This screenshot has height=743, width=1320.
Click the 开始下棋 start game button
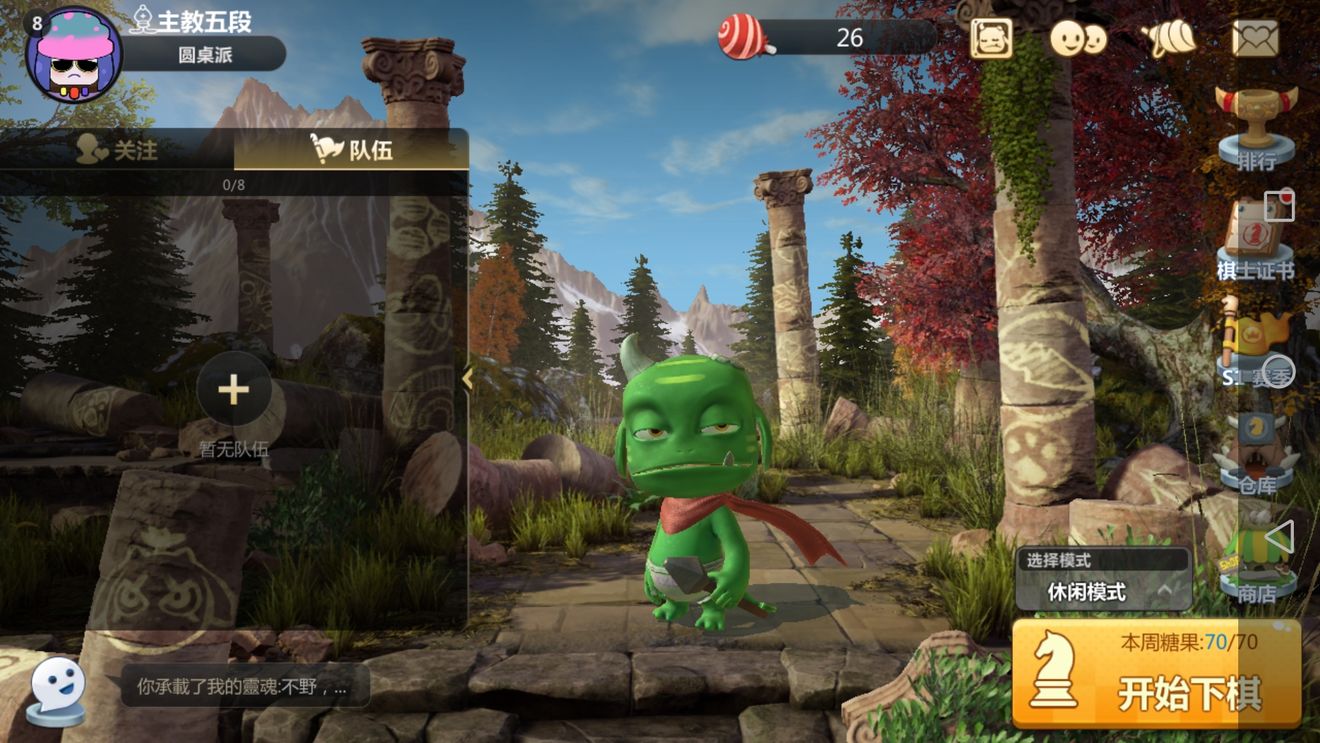[1156, 674]
